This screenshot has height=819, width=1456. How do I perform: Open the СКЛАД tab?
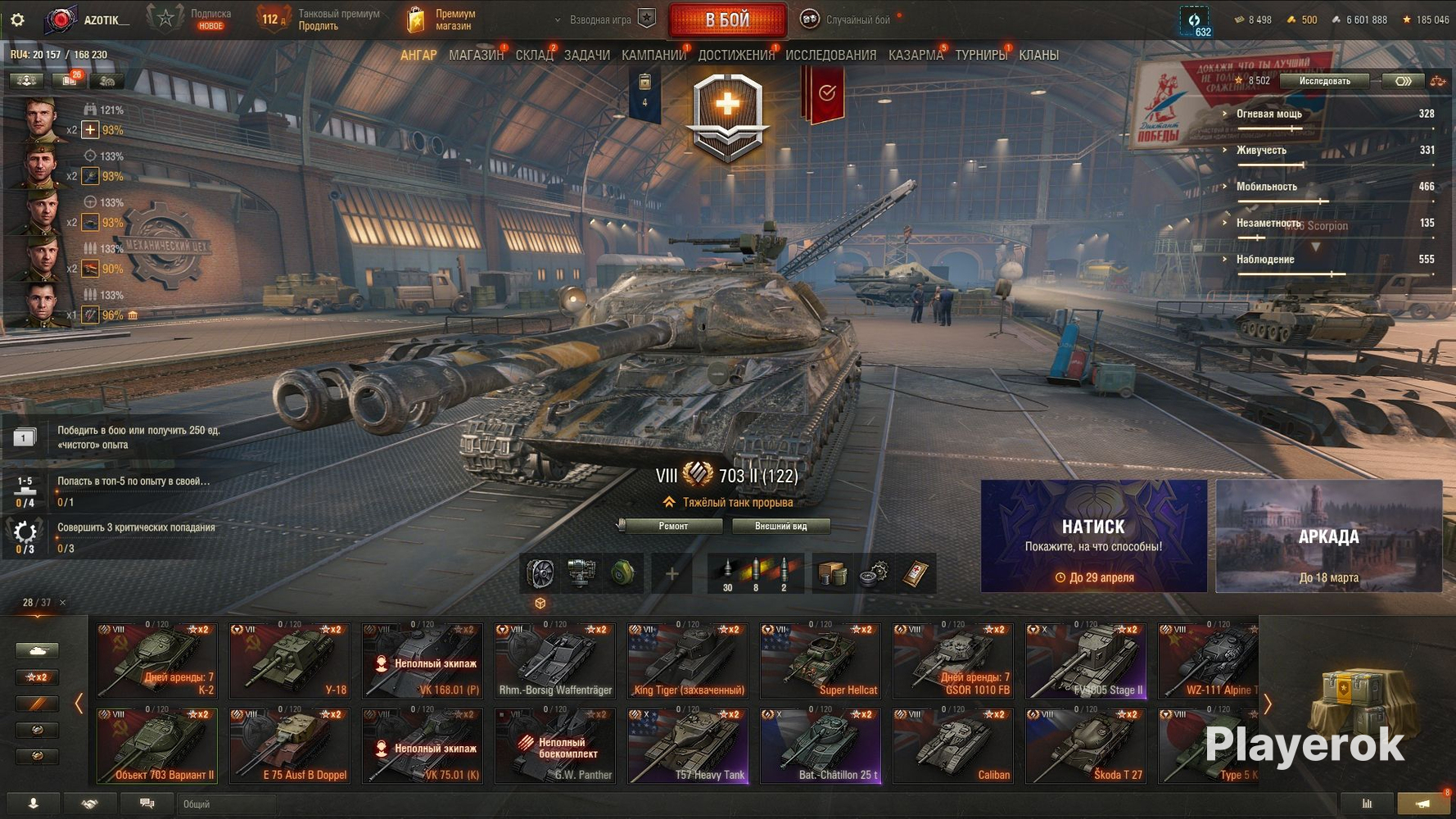(534, 55)
